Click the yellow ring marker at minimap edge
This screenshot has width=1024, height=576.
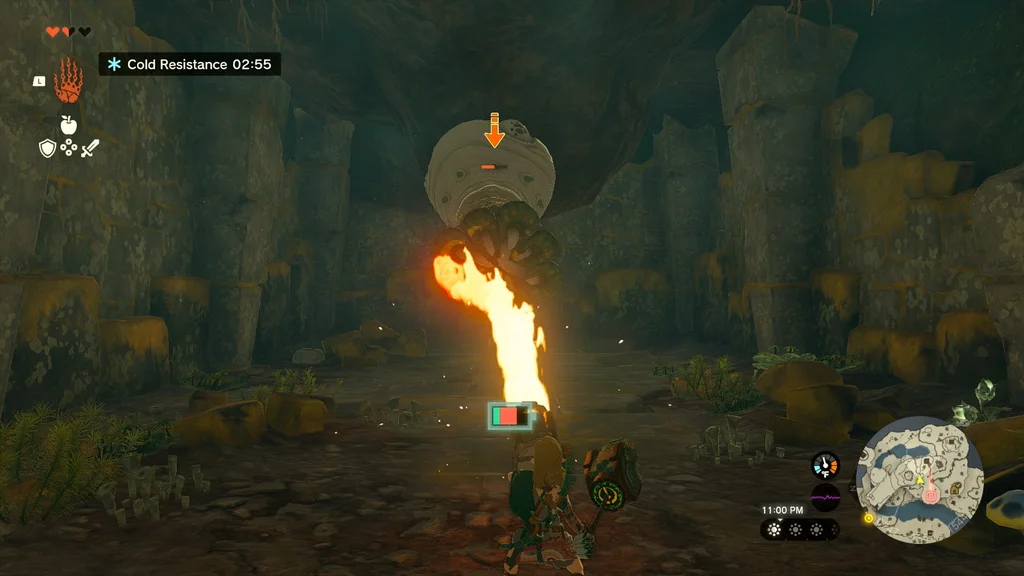[868, 518]
